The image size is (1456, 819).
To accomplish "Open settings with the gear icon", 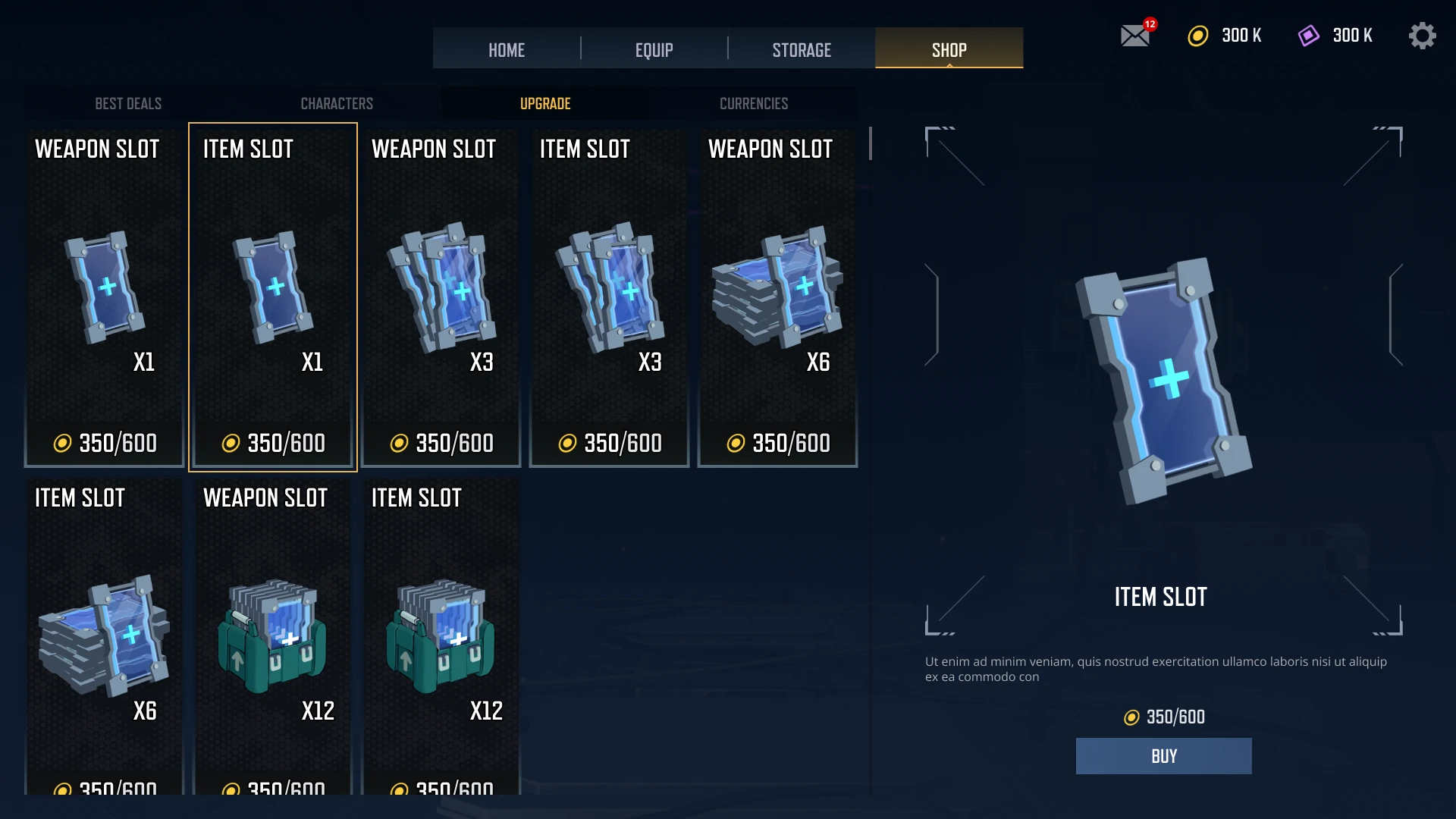I will click(x=1422, y=36).
